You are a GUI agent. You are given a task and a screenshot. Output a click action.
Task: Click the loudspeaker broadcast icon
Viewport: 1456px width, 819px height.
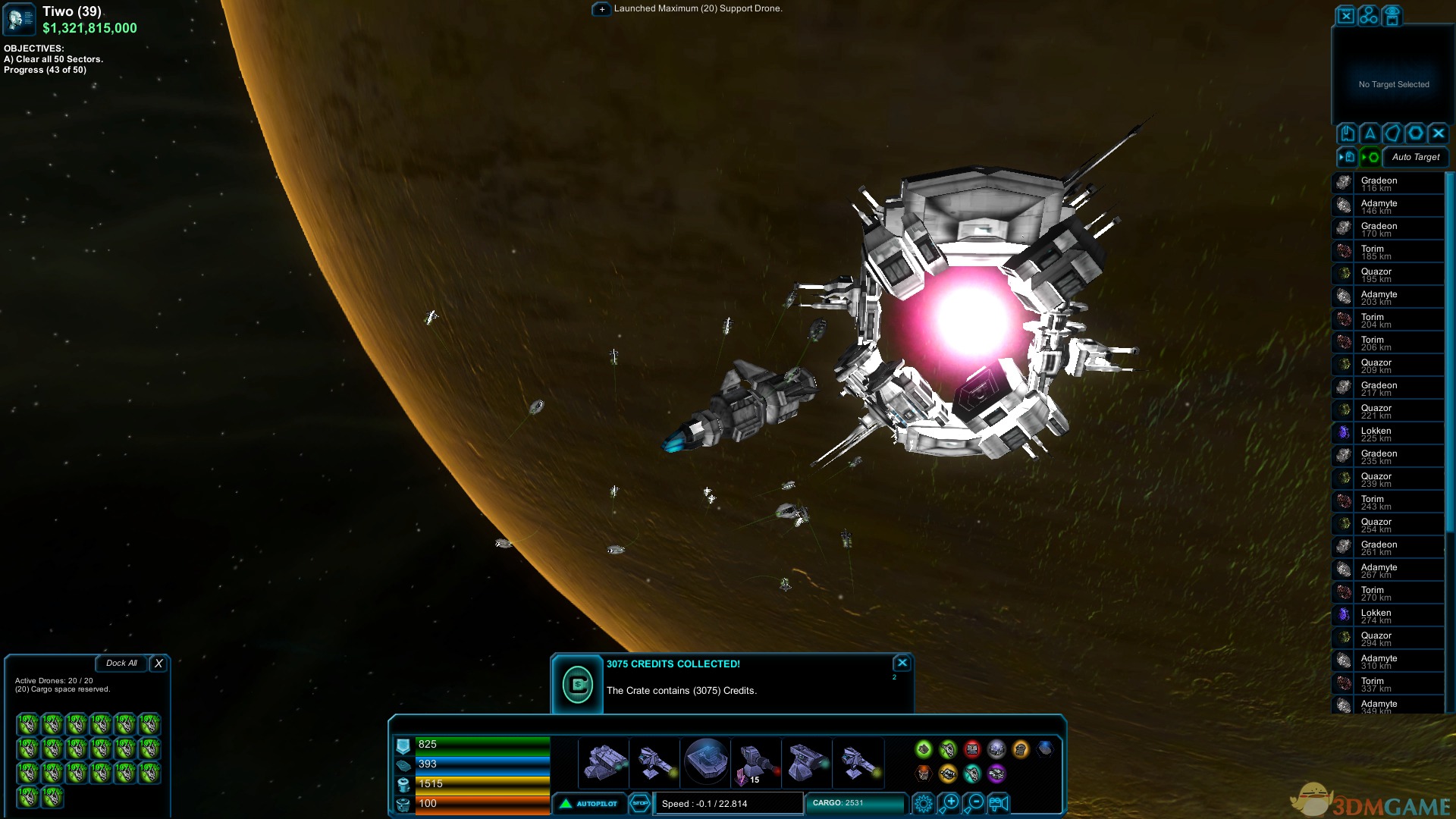pyautogui.click(x=999, y=804)
